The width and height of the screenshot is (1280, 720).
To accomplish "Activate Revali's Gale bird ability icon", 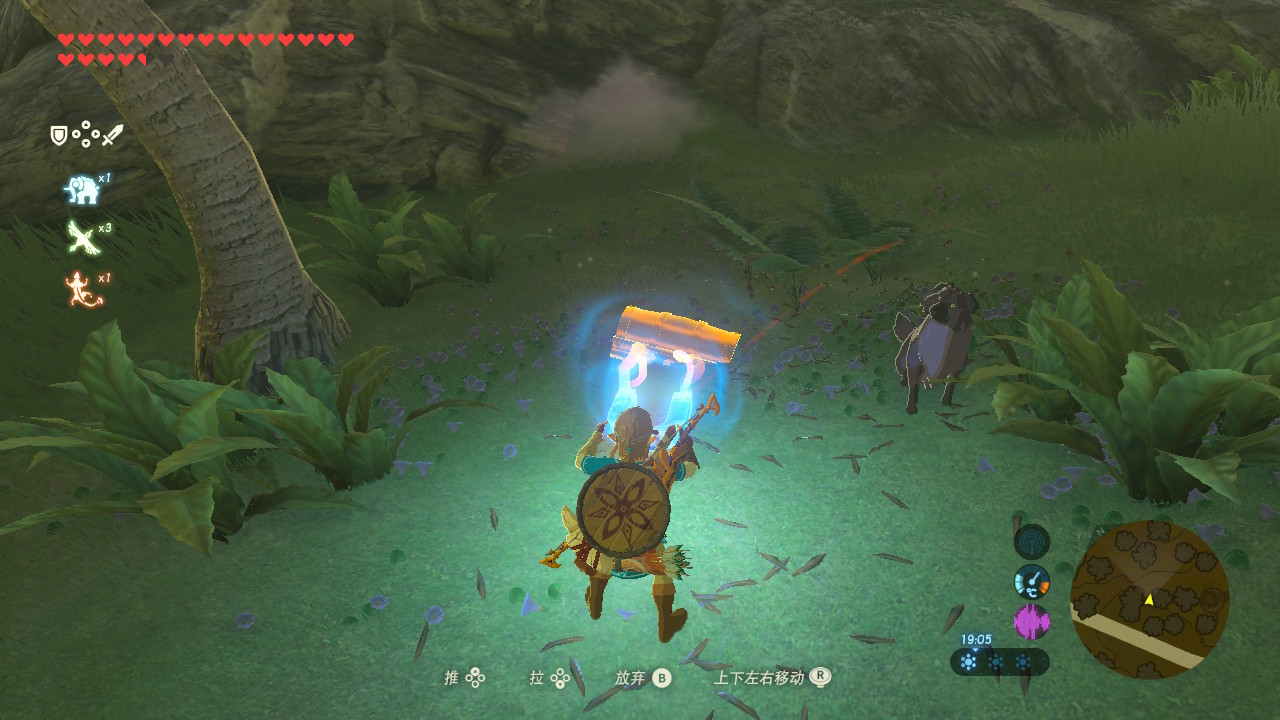I will (80, 238).
